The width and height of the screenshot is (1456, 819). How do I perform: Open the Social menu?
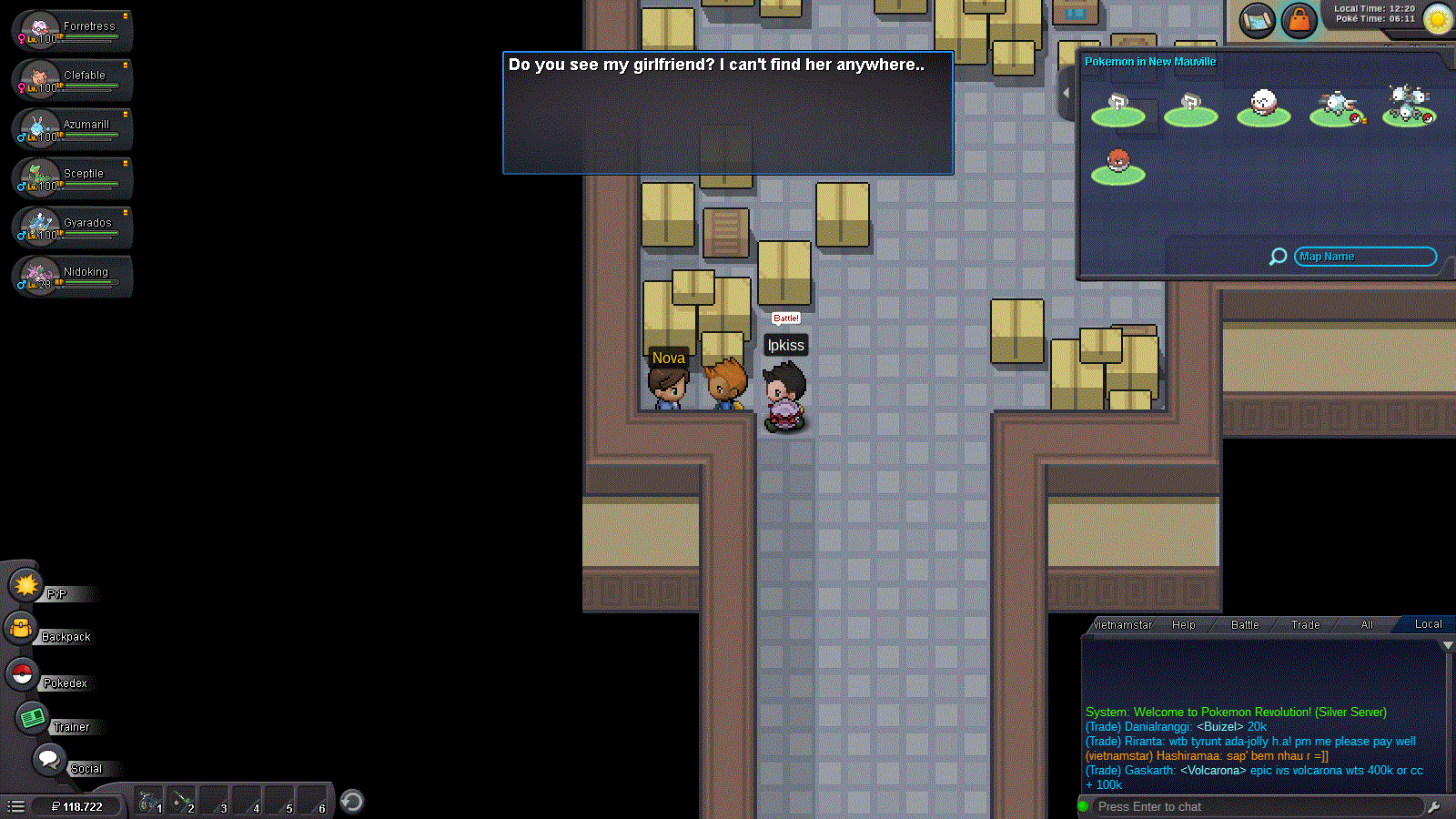click(x=49, y=759)
